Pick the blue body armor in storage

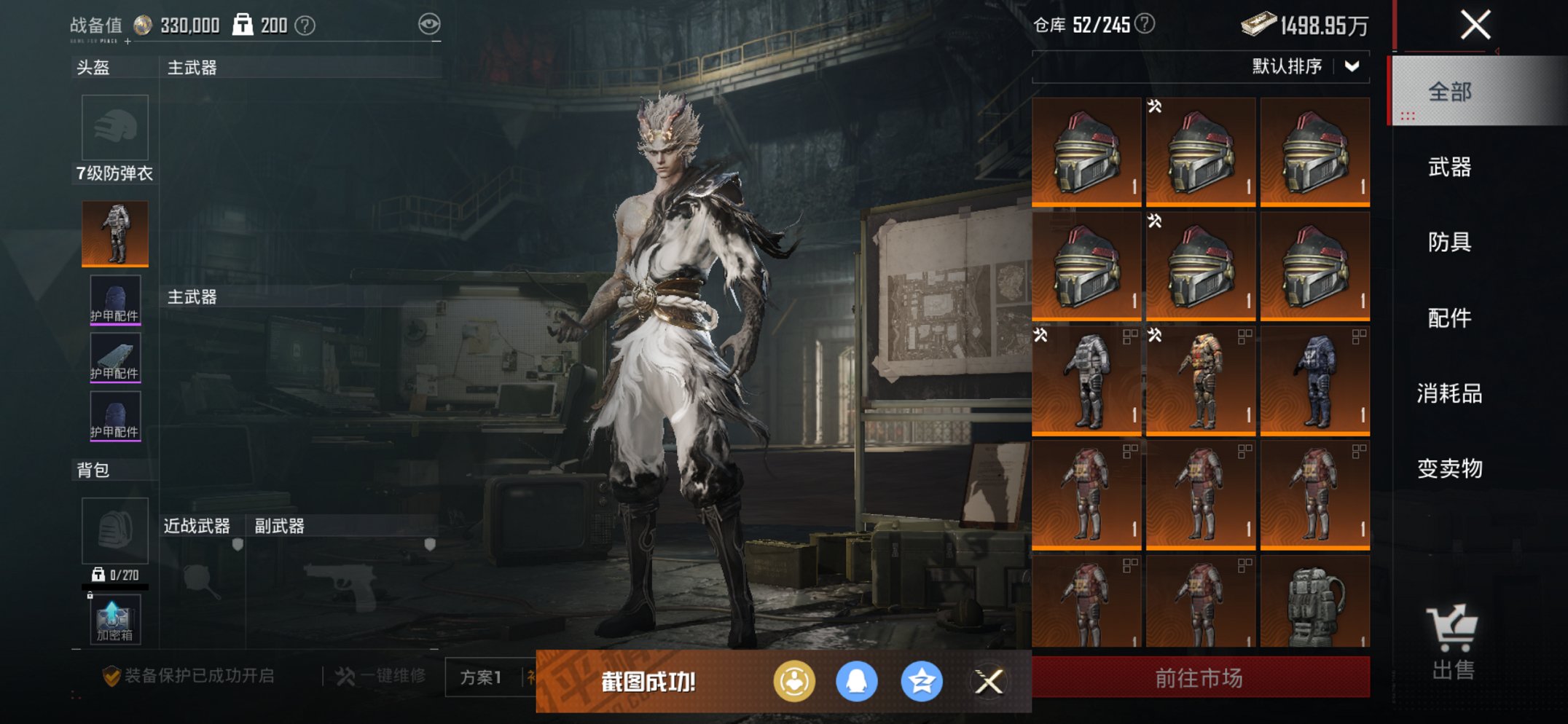pos(1314,380)
